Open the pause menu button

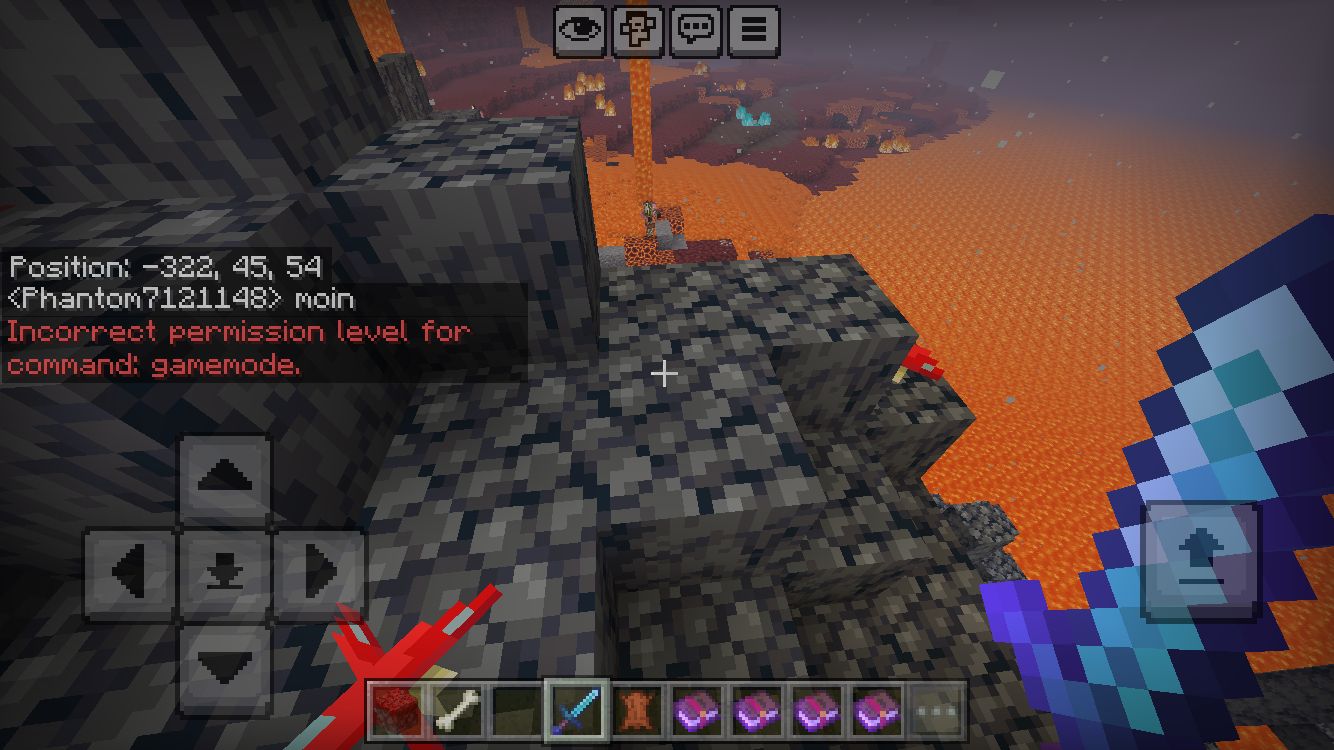coord(754,30)
